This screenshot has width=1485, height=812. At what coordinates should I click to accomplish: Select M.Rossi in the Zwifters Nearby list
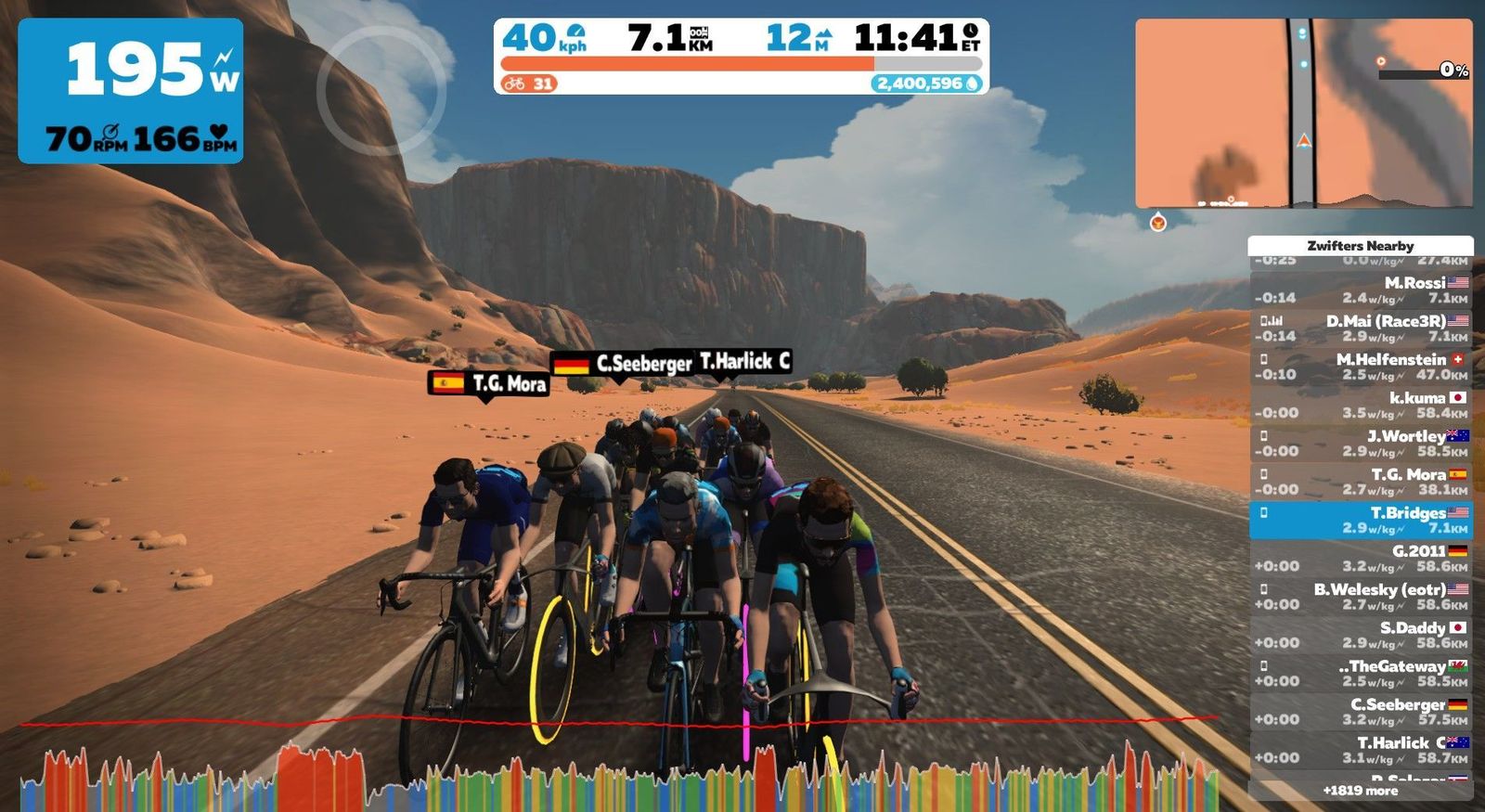1361,290
